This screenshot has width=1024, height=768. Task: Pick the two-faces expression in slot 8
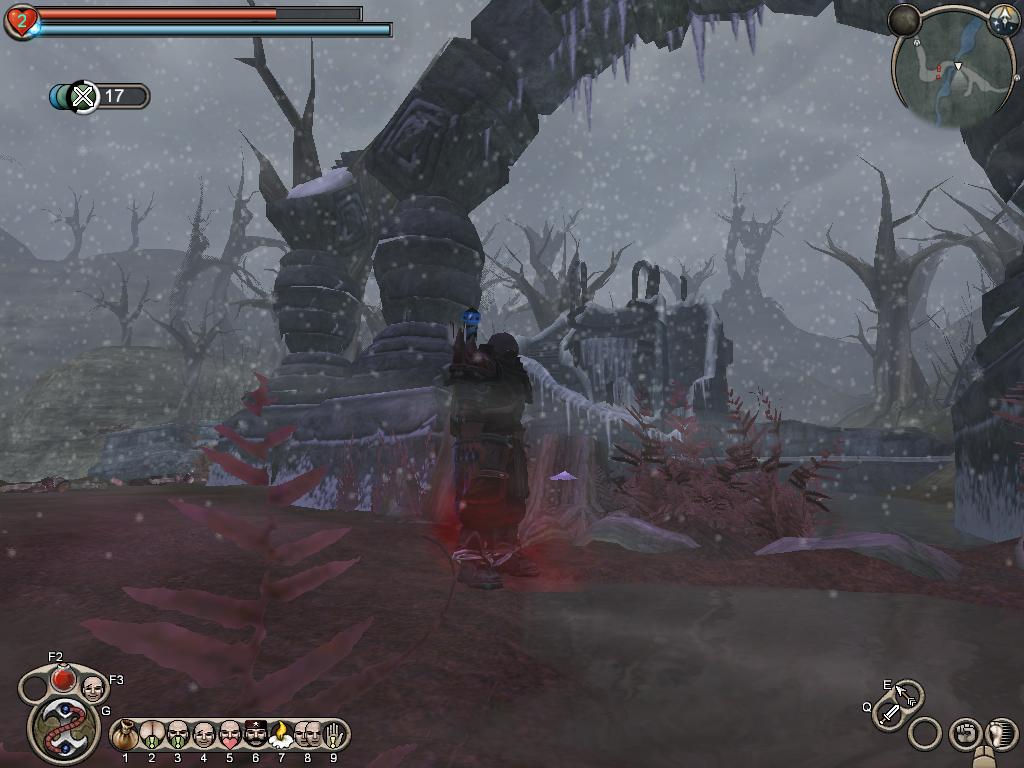[307, 735]
